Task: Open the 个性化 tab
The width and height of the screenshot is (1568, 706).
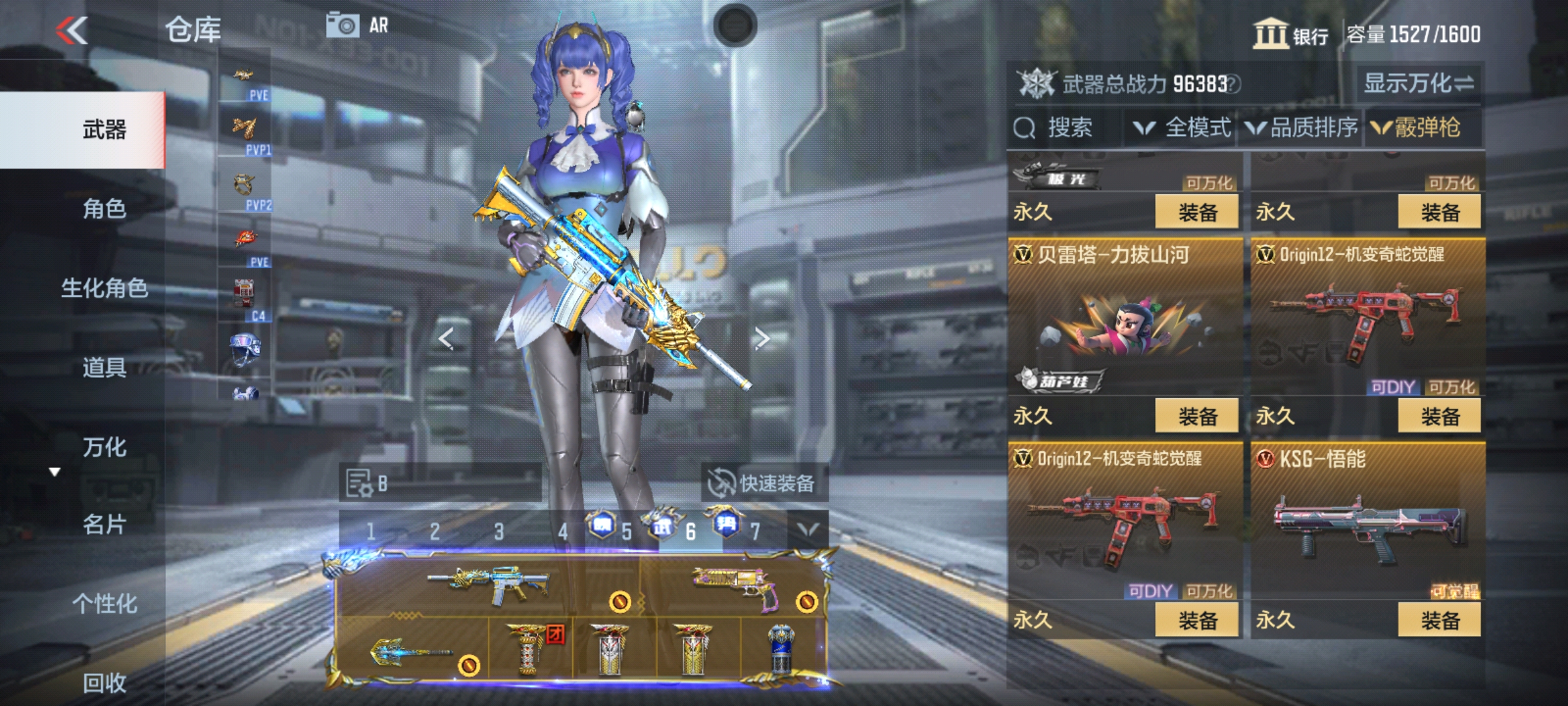Action: 104,603
